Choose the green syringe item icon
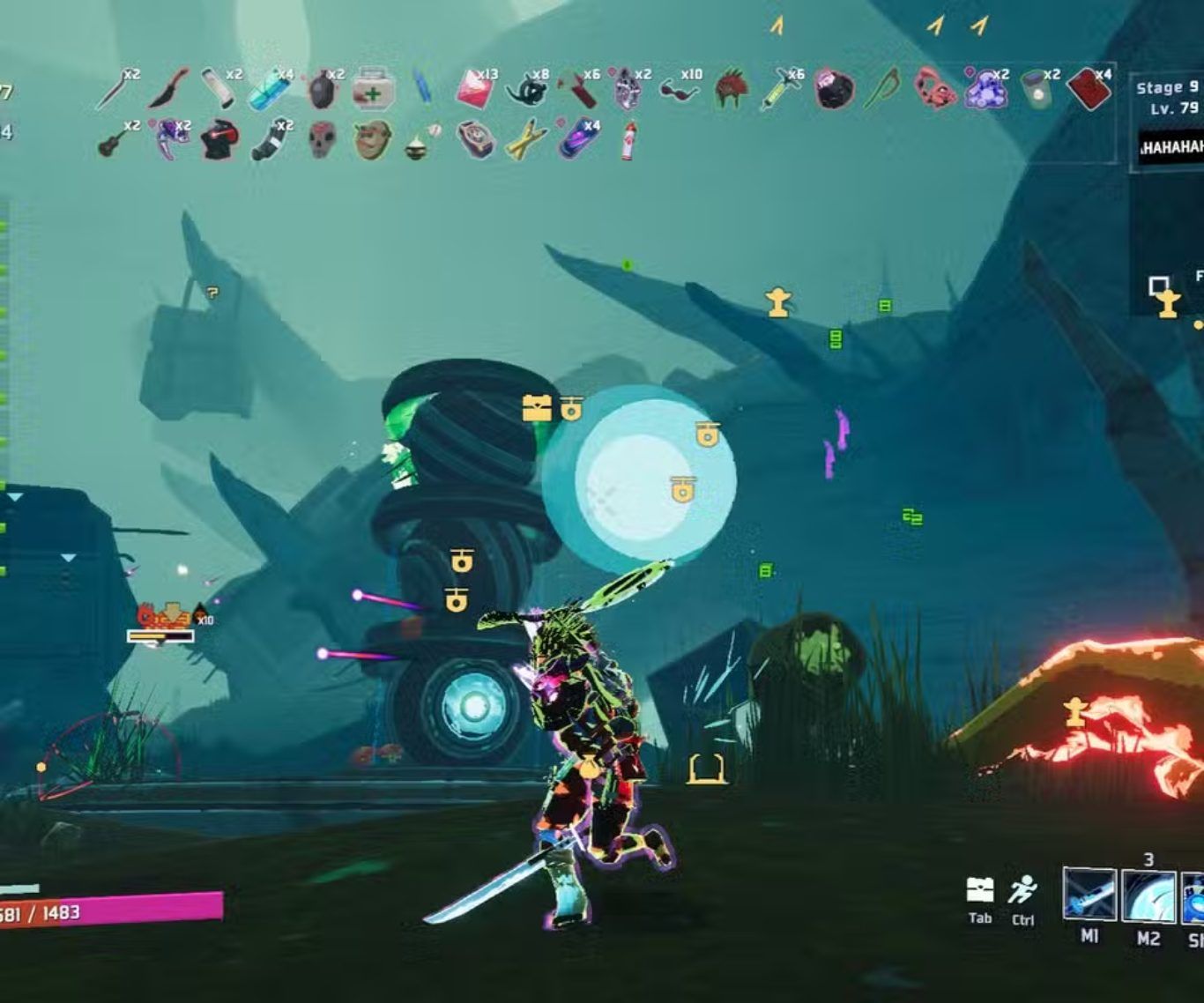This screenshot has height=1003, width=1204. [781, 90]
